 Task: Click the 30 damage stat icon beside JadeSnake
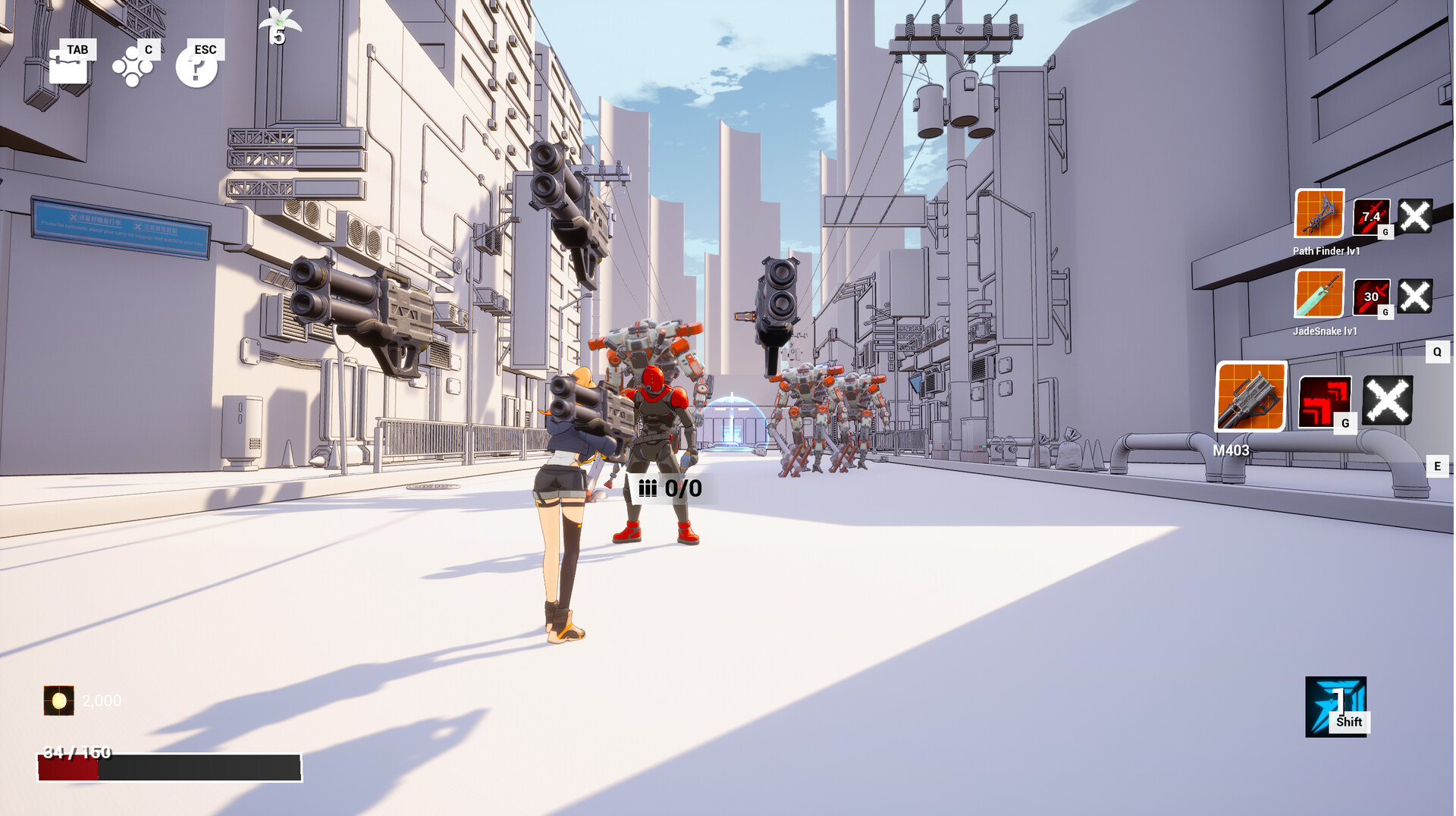coord(1370,296)
